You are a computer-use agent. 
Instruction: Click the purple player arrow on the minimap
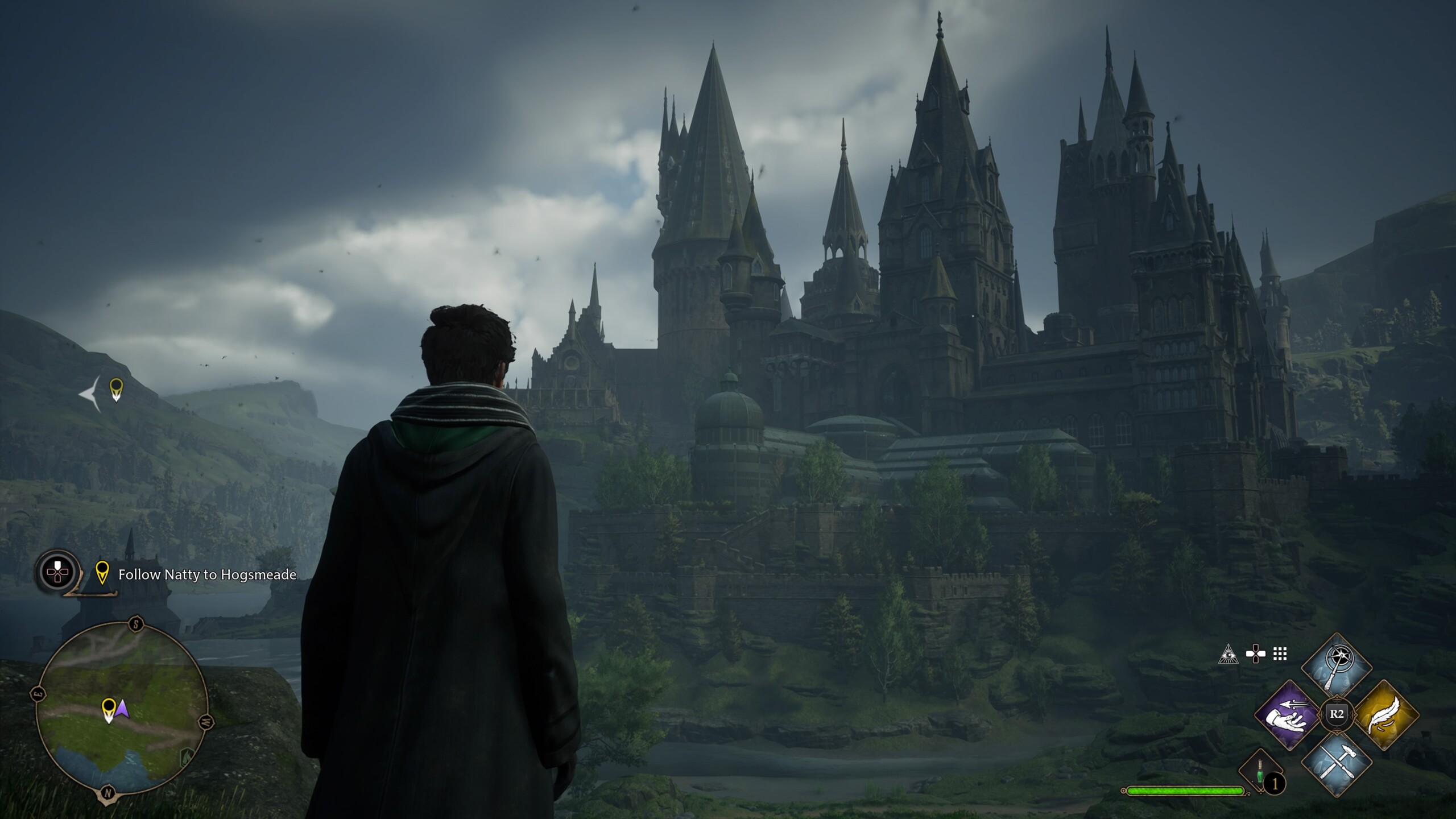[122, 709]
